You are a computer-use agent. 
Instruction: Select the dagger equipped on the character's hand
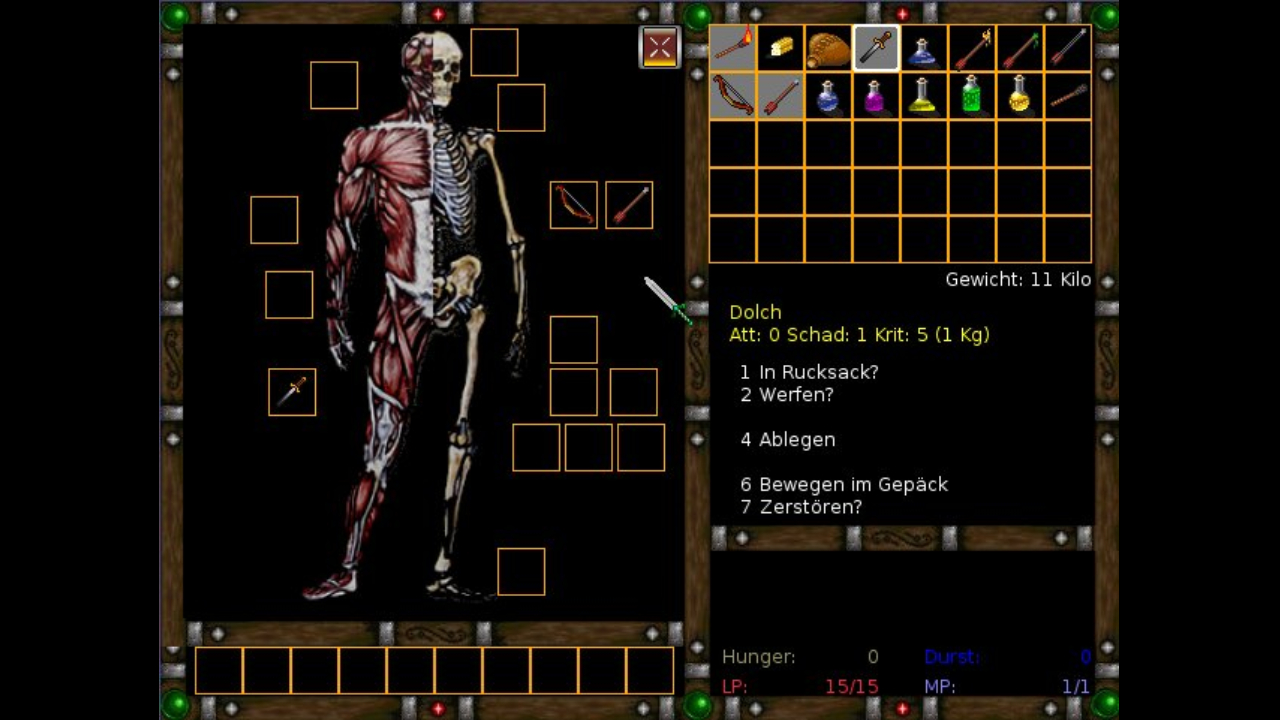291,391
